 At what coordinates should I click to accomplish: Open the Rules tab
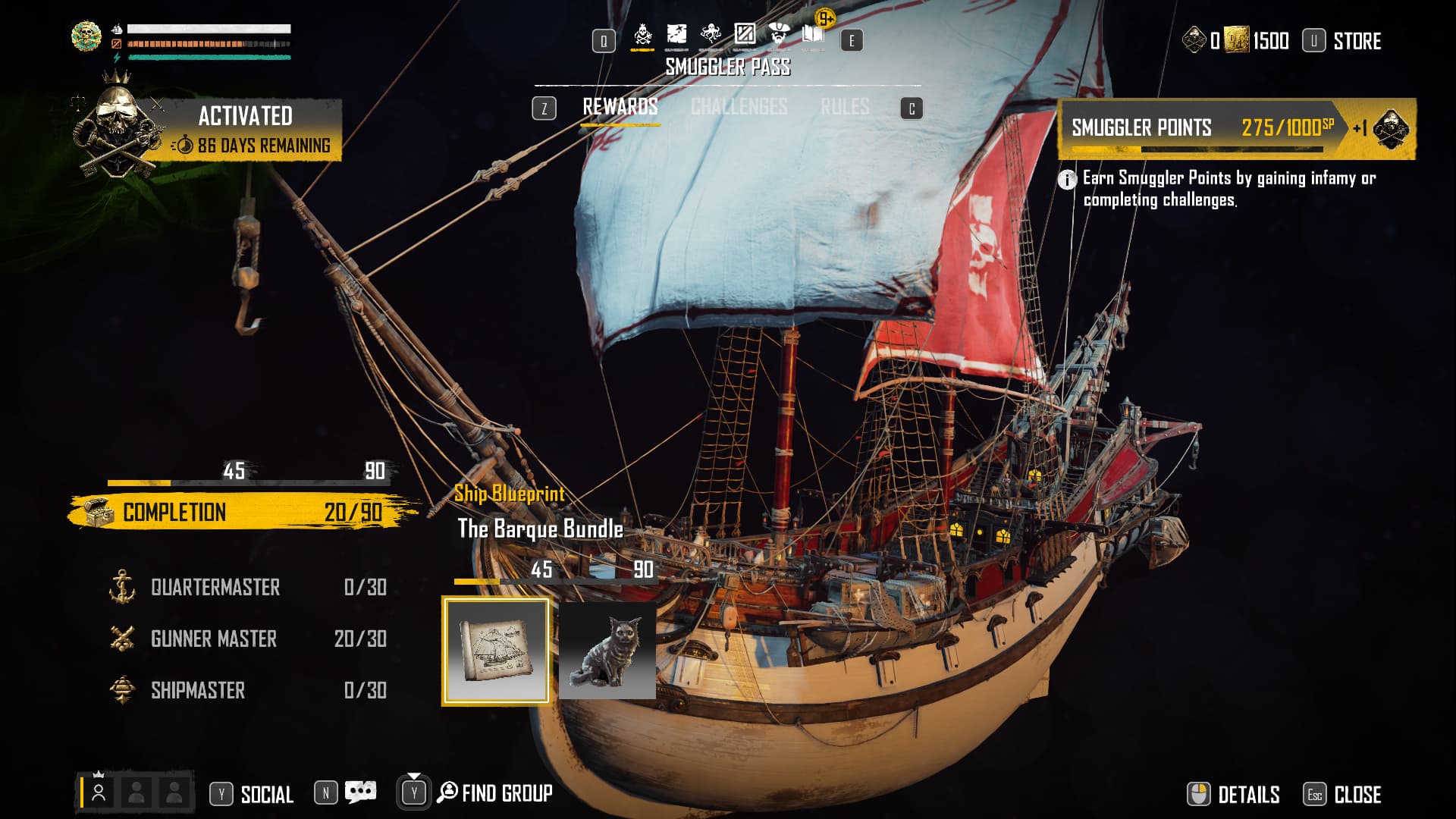[x=844, y=108]
